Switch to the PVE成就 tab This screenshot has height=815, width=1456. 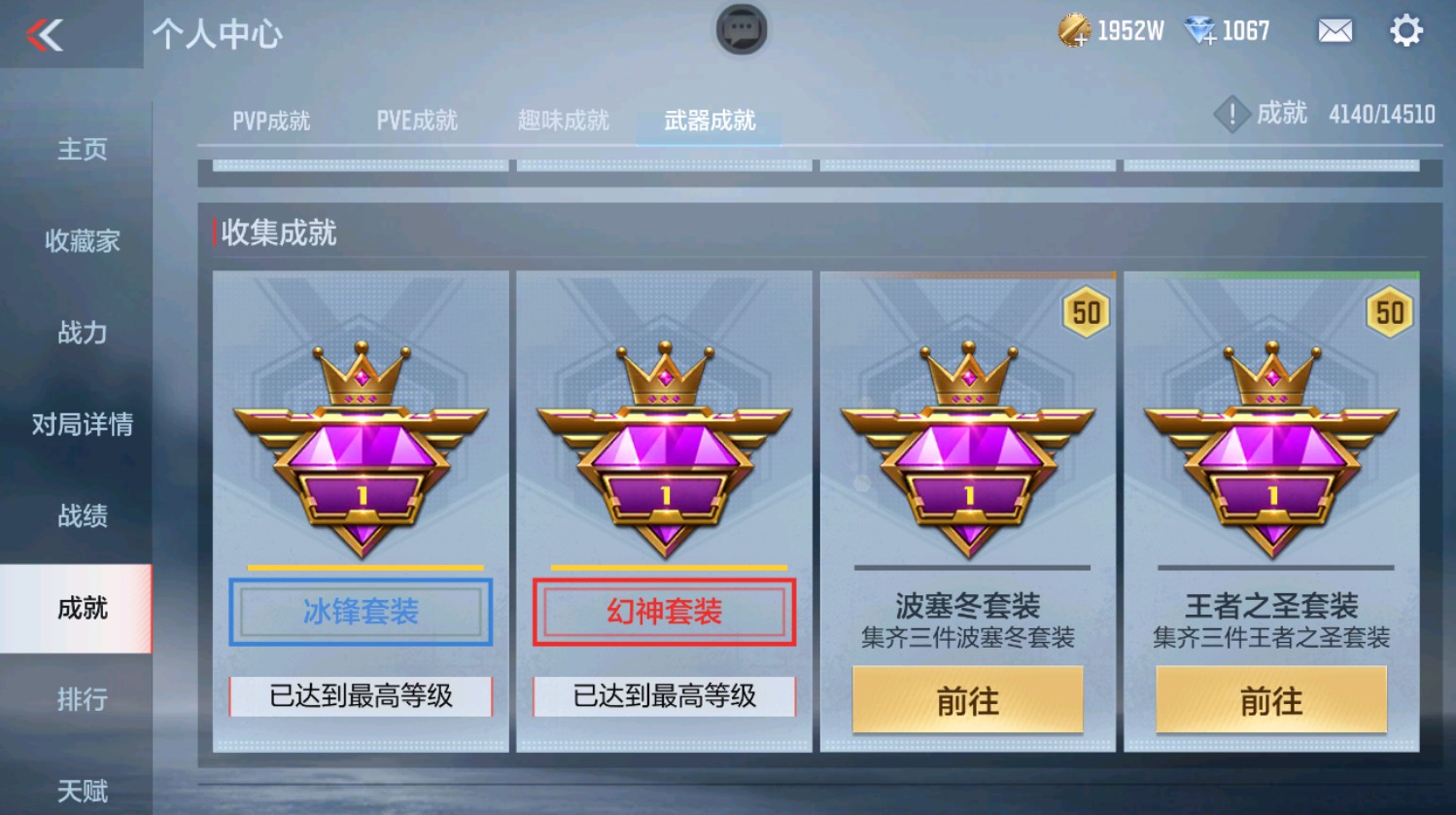tap(416, 121)
